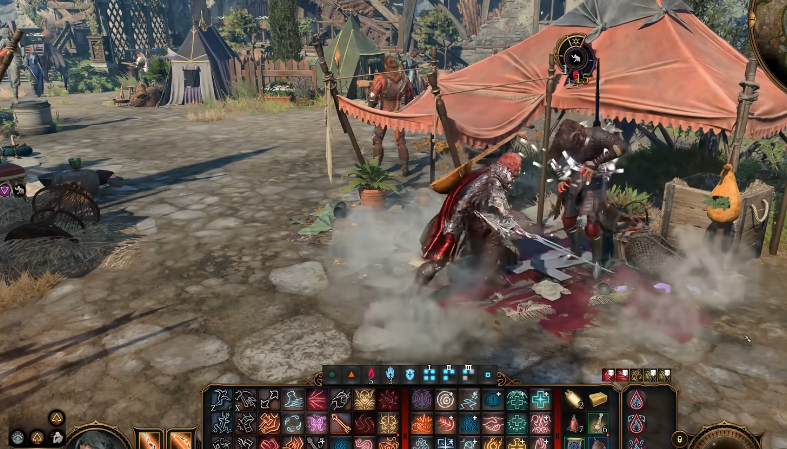This screenshot has width=787, height=449.
Task: Click the elephant turn indicator badge
Action: coord(575,57)
